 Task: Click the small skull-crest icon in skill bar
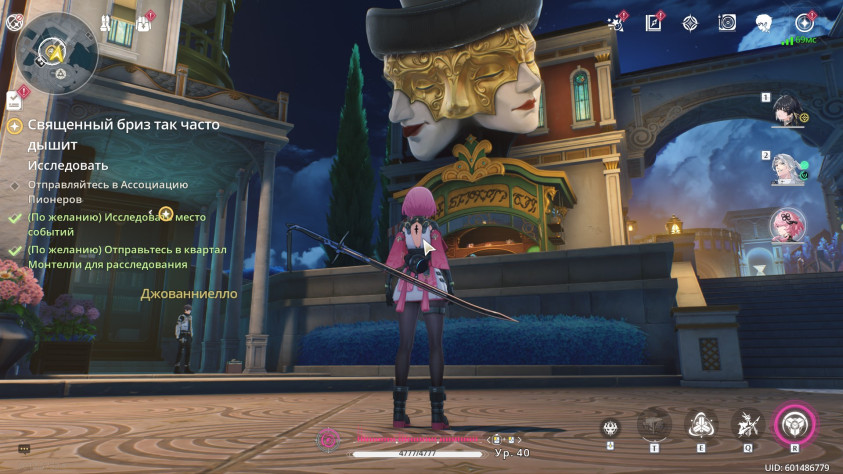(x=610, y=427)
